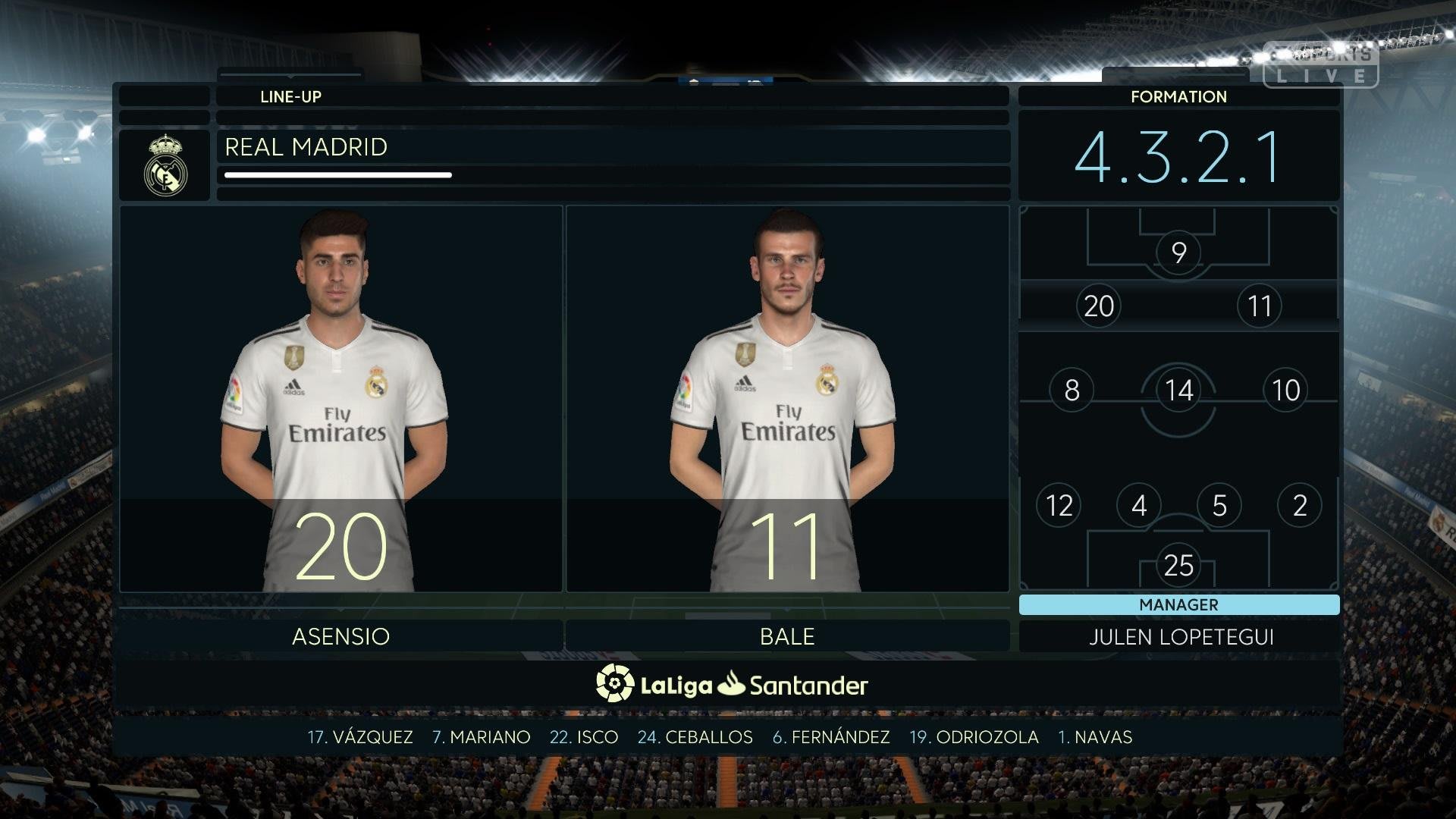Open the Line-Up tab
This screenshot has height=819, width=1456.
tap(290, 96)
